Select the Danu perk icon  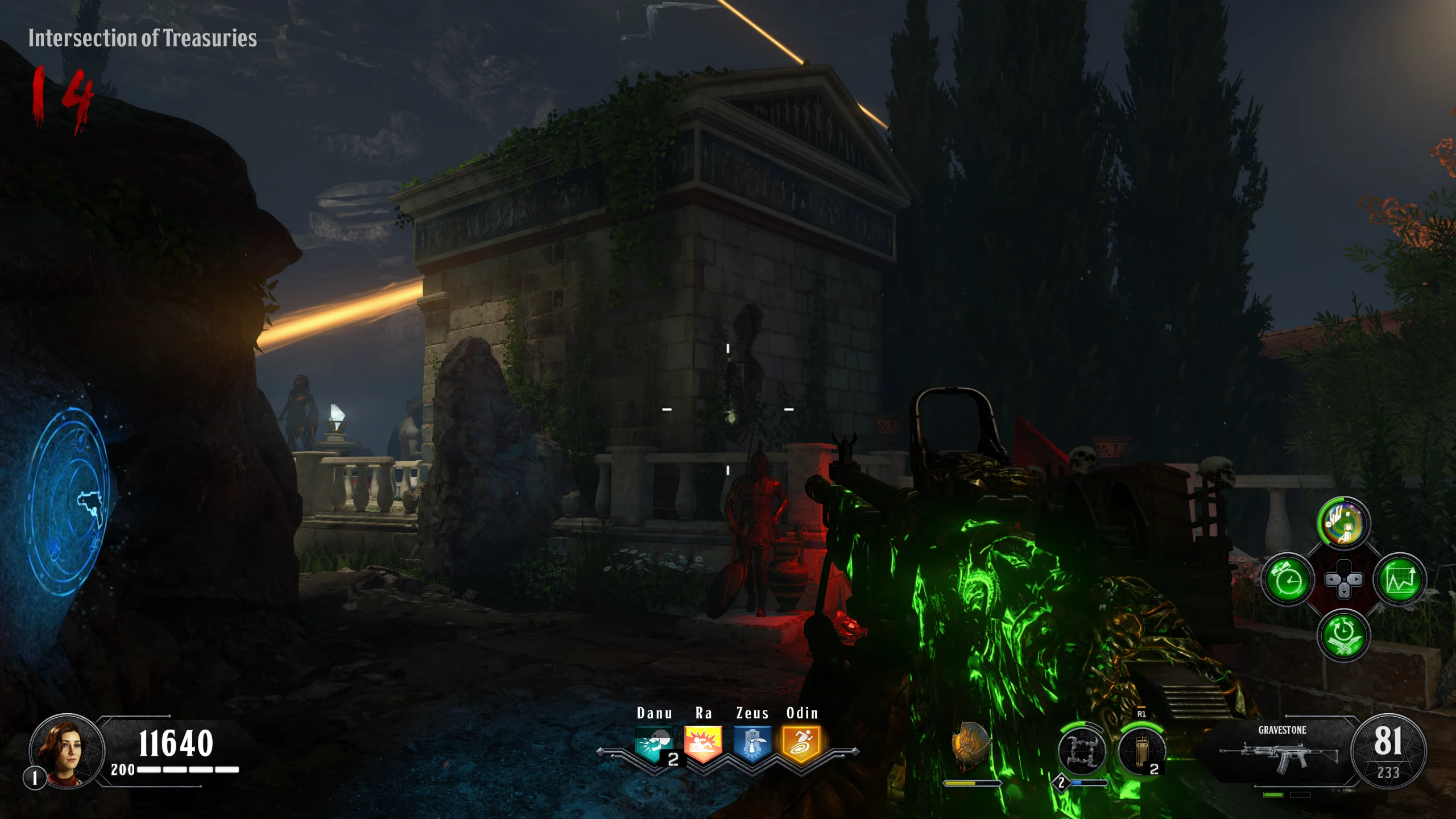pyautogui.click(x=654, y=743)
